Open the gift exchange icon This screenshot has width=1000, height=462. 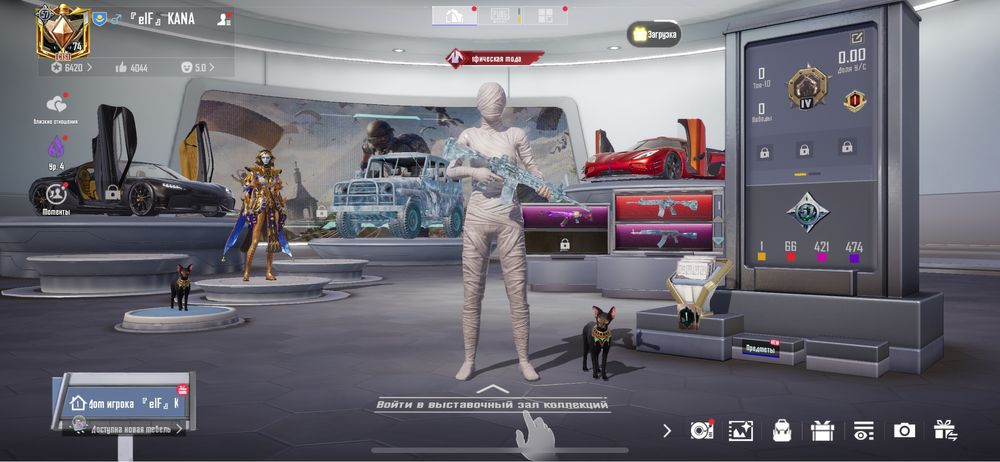click(x=945, y=430)
